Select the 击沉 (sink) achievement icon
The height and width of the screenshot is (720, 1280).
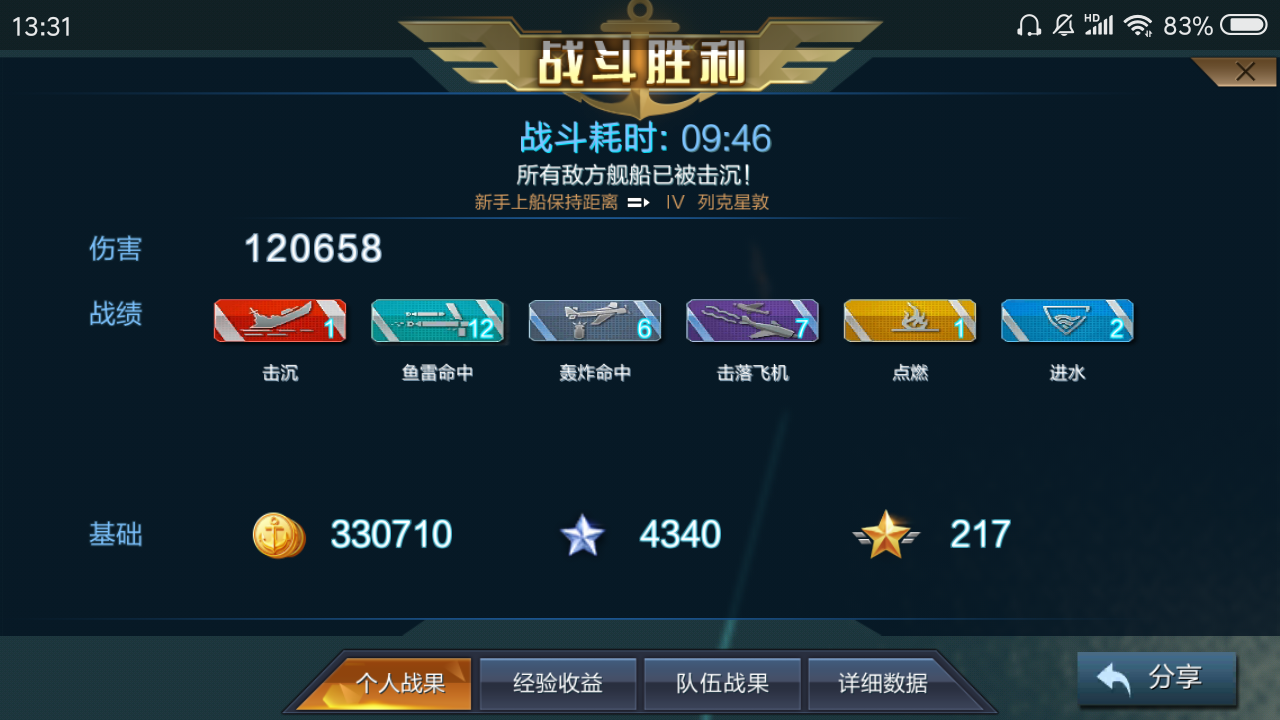coord(280,320)
